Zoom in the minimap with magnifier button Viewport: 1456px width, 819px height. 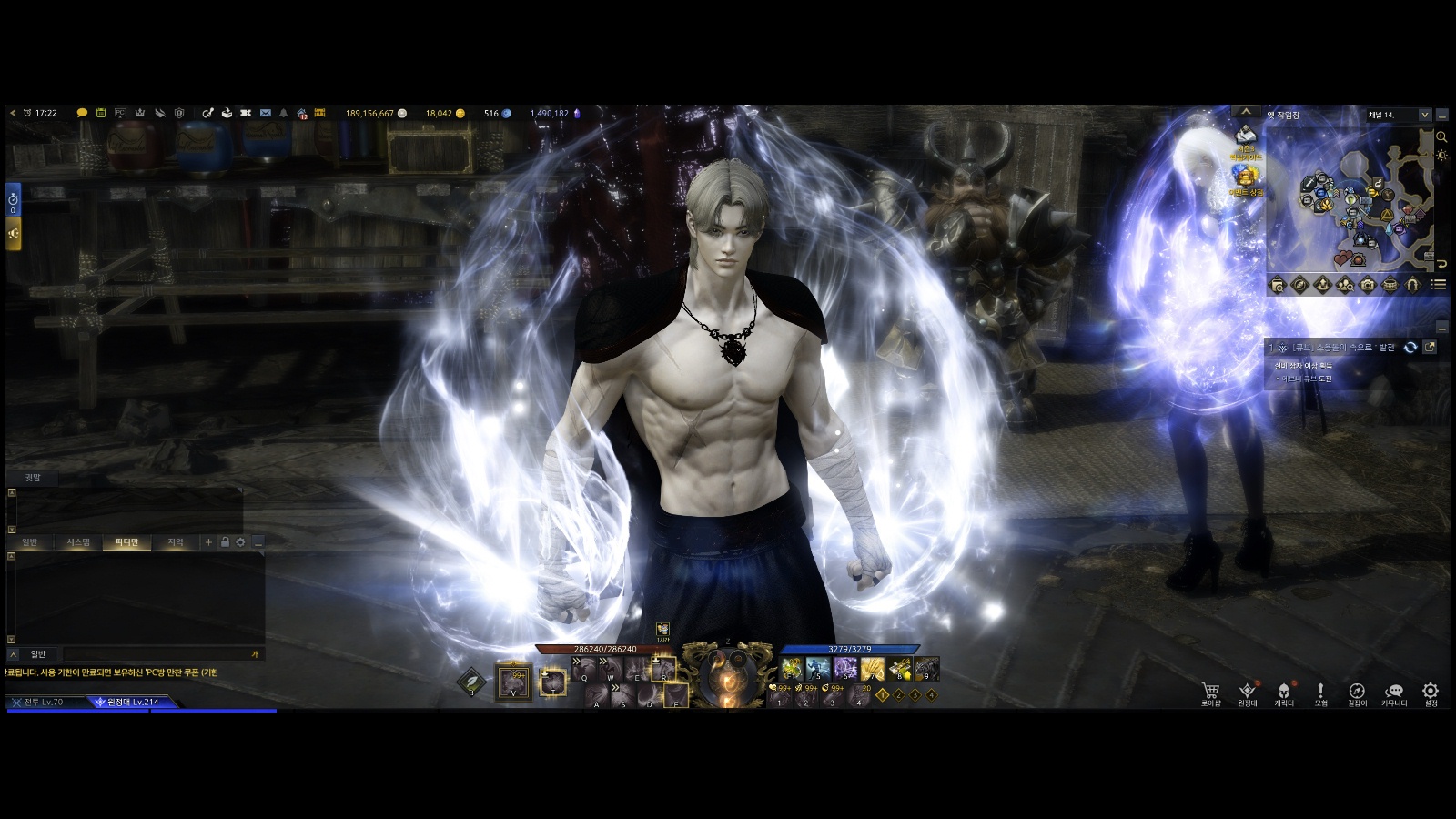coord(1441,136)
